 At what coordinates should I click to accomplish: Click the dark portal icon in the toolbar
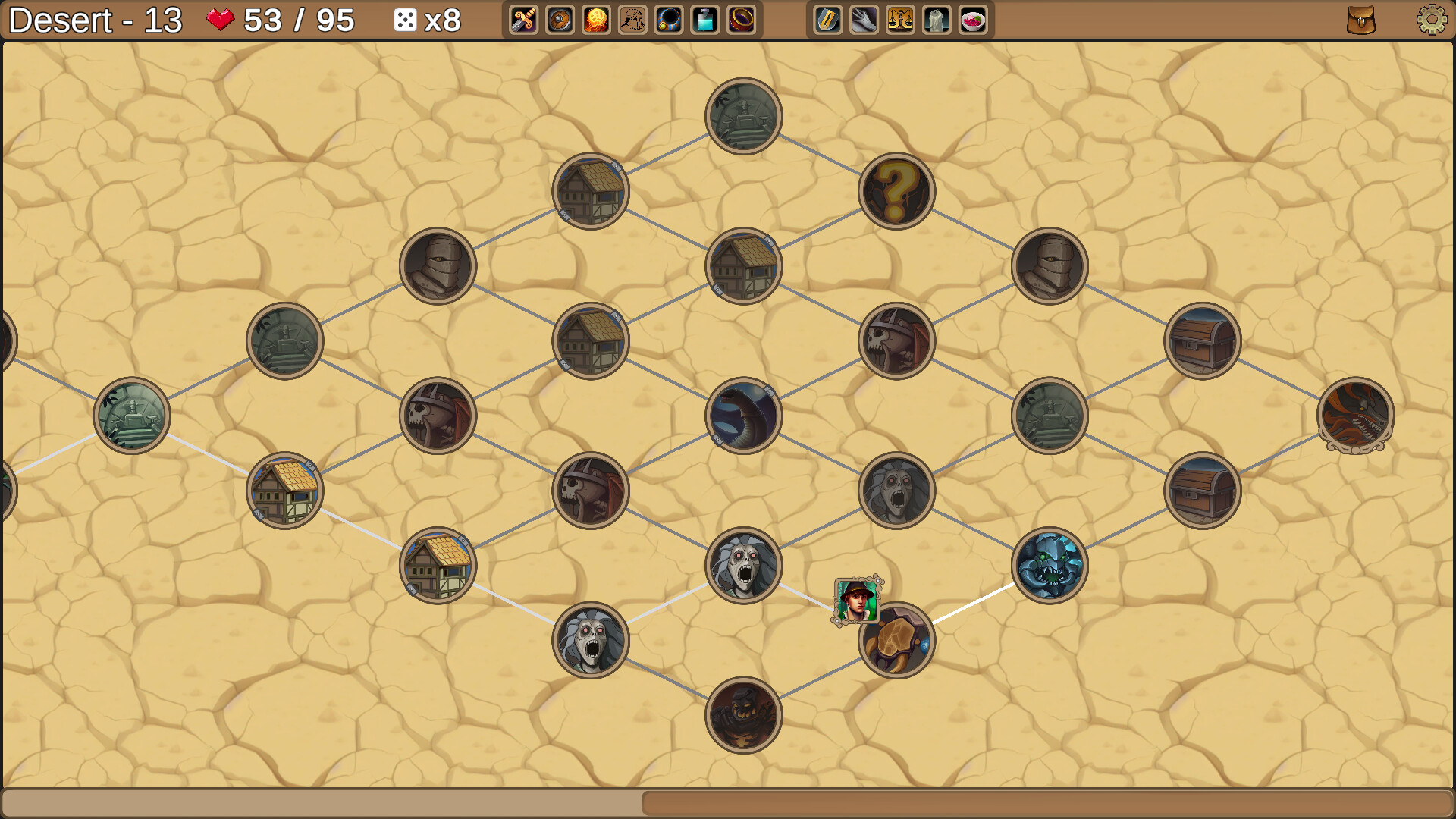[669, 20]
